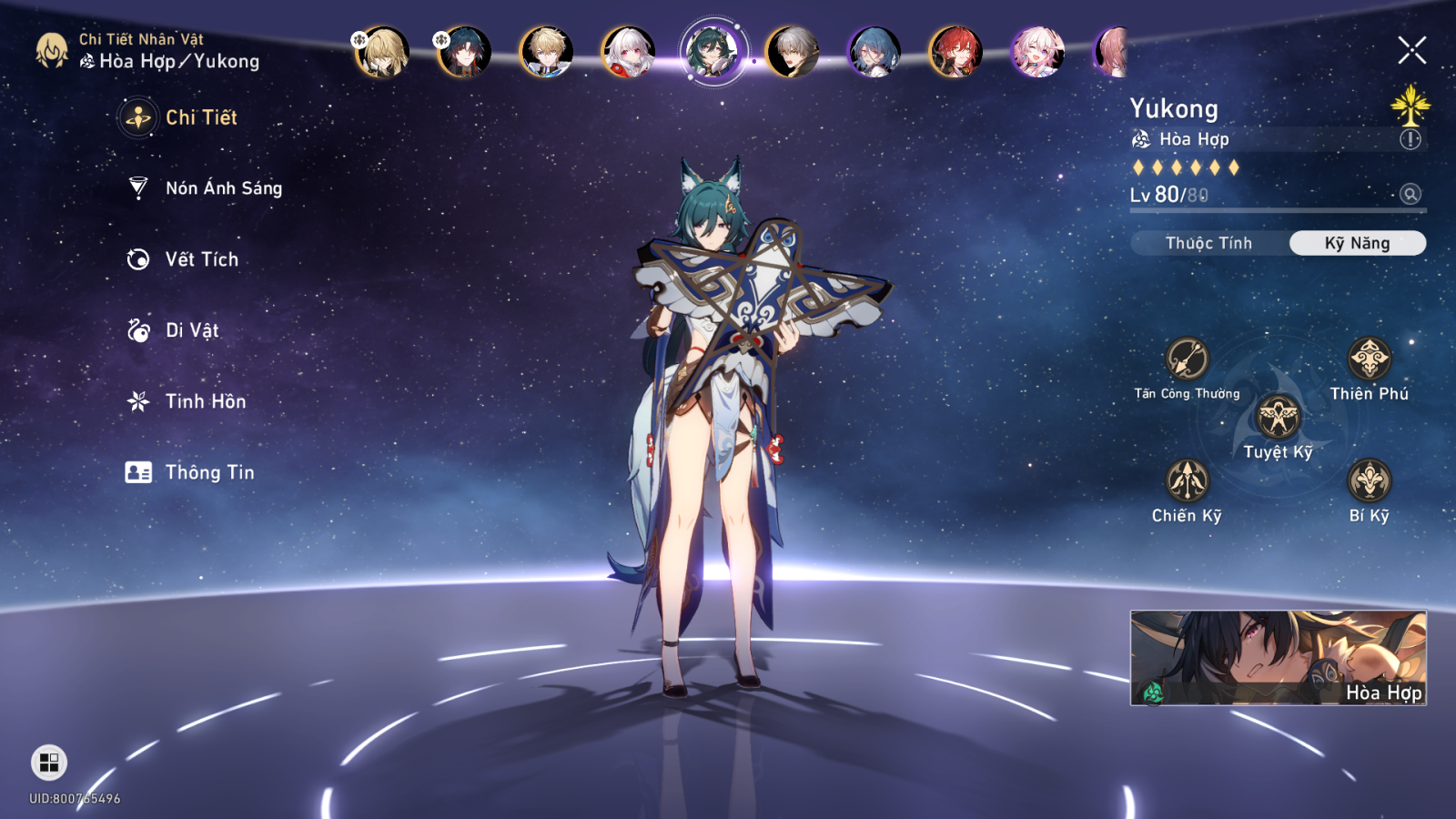Select the Chiến Kỹ skill icon
Viewport: 1456px width, 819px height.
1187,480
